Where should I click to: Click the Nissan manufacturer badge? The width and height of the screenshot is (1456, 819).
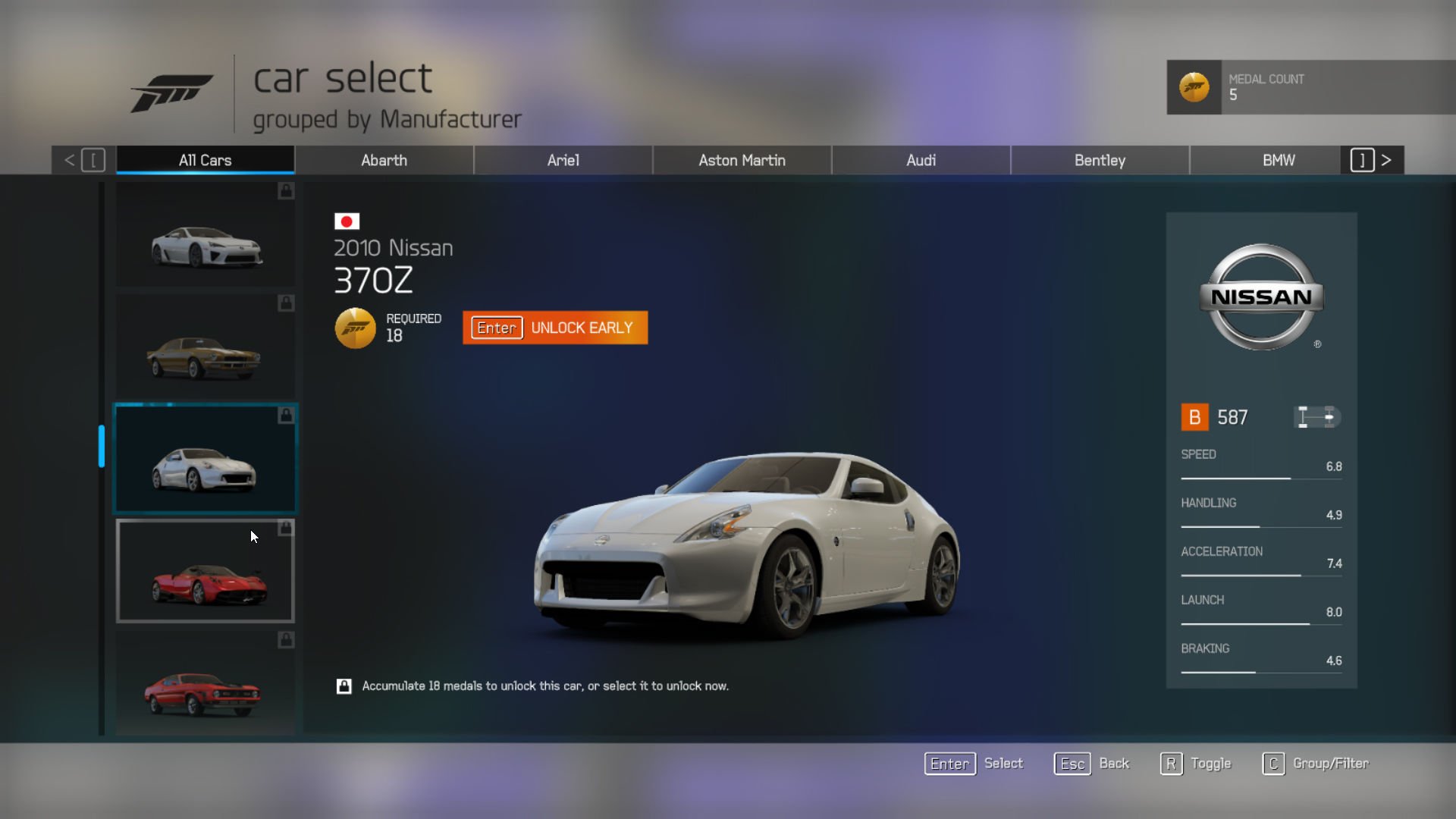click(x=1261, y=297)
